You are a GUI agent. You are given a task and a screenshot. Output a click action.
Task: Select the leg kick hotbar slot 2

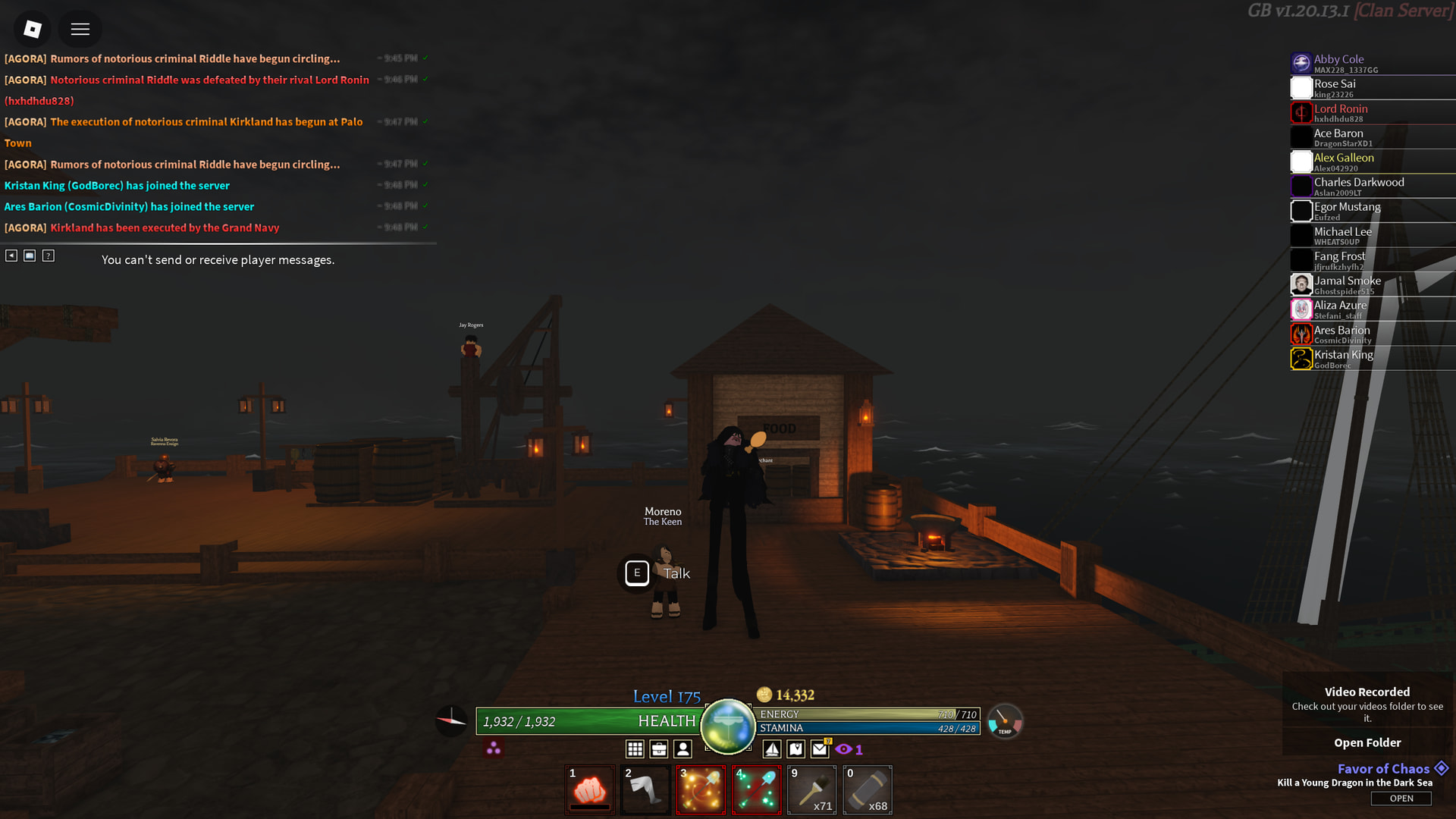[x=645, y=790]
